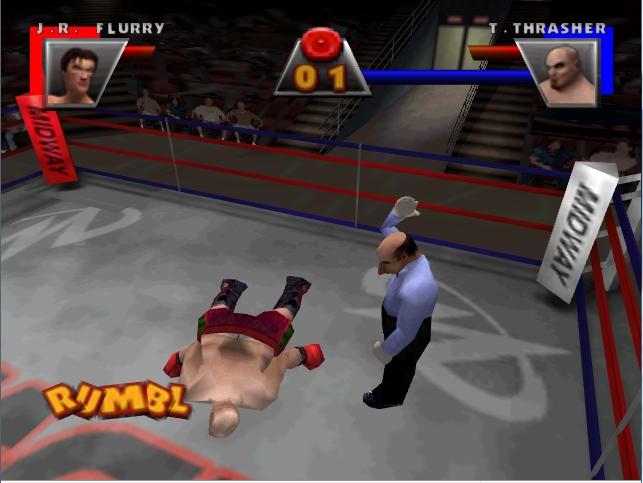Click J.R. Flurry's fighter portrait
The width and height of the screenshot is (643, 483).
point(78,72)
